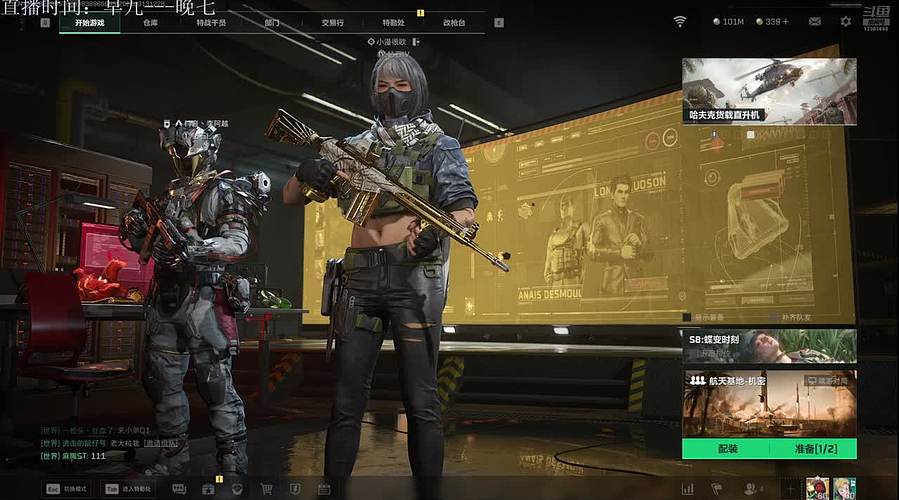Choose the 航天基地-机密 map card
The width and height of the screenshot is (899, 500).
pyautogui.click(x=769, y=403)
